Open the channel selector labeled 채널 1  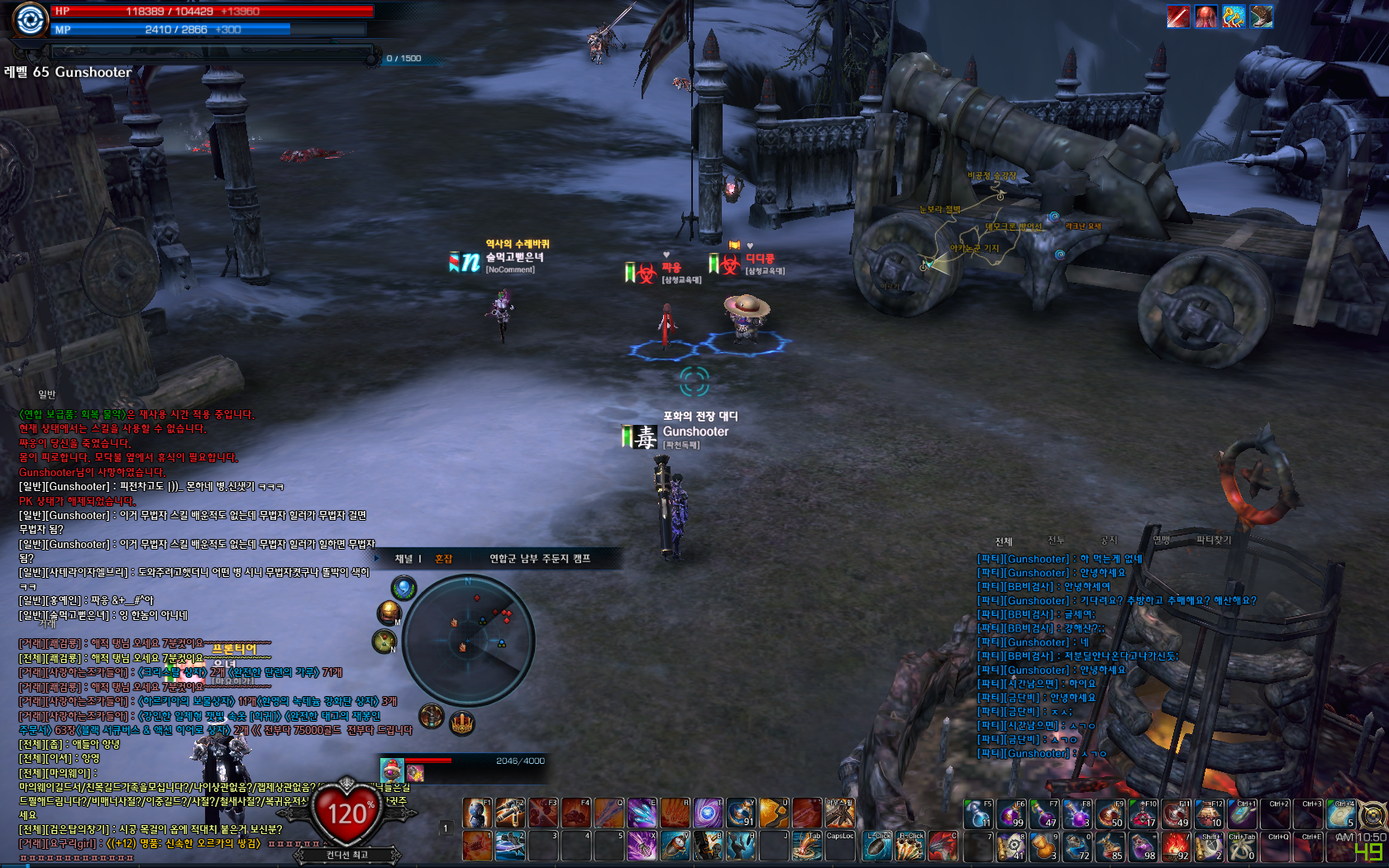[408, 559]
